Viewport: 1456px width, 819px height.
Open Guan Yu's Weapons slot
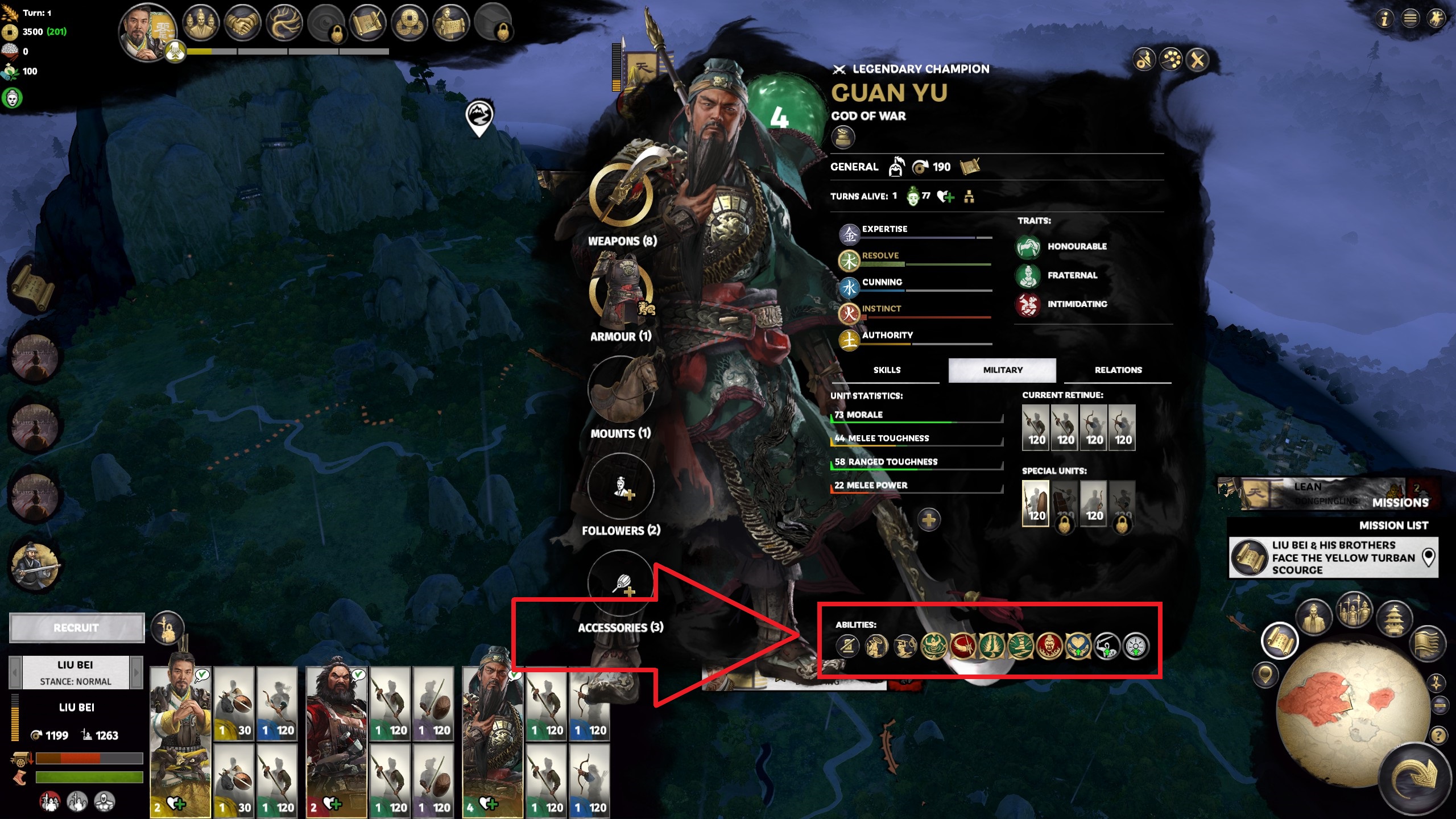tap(621, 195)
